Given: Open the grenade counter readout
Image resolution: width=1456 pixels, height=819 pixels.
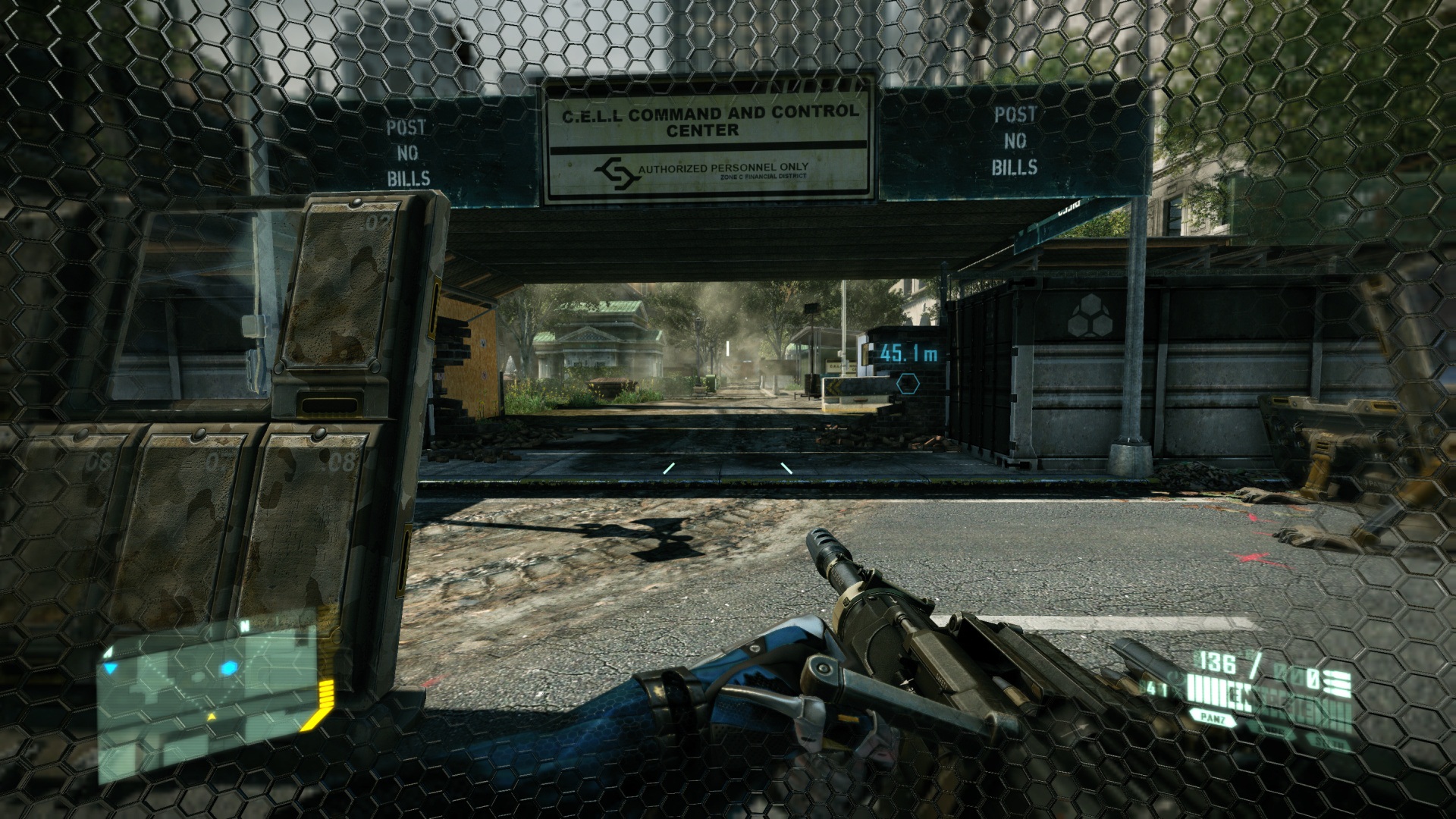Looking at the screenshot, I should coord(1313,678).
